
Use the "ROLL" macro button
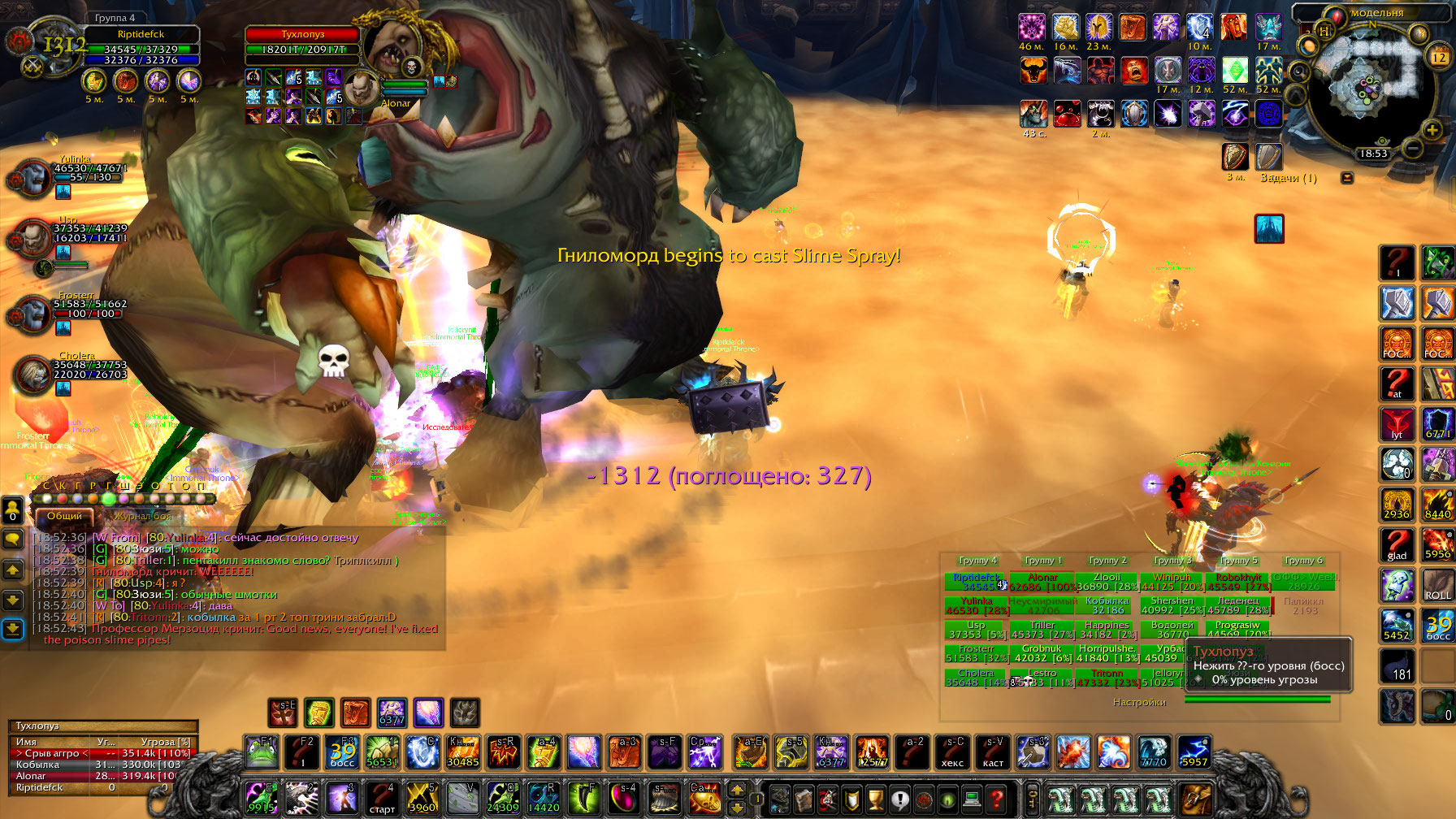(x=1437, y=585)
